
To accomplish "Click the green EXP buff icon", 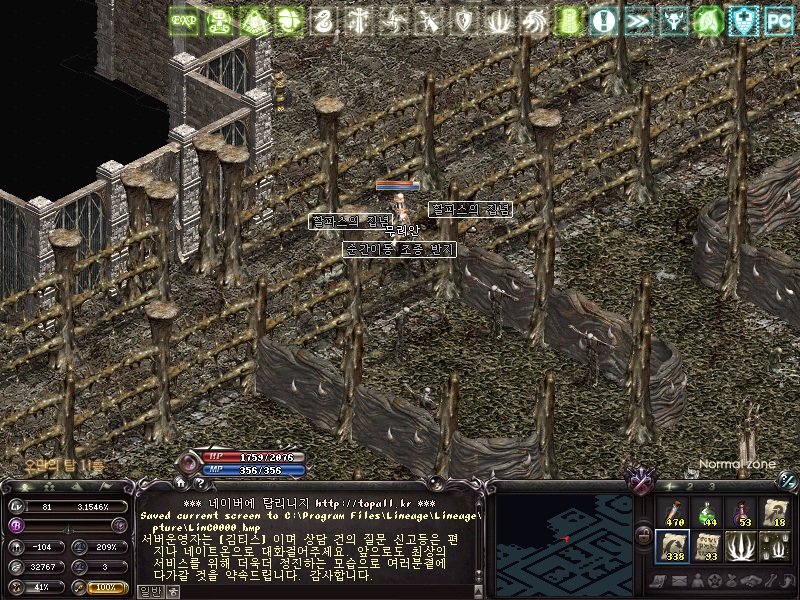I will click(x=183, y=20).
